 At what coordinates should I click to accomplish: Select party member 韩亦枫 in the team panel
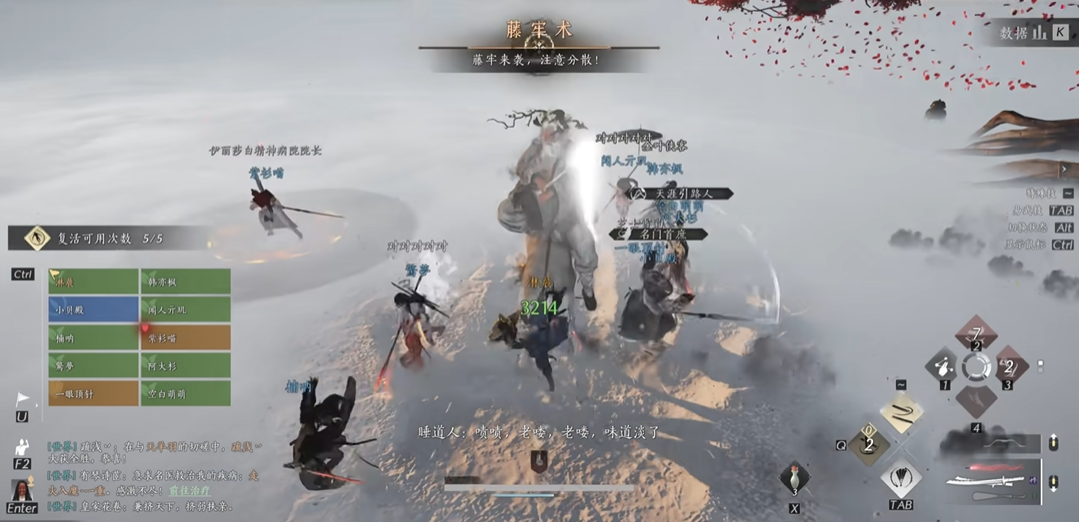pyautogui.click(x=185, y=282)
